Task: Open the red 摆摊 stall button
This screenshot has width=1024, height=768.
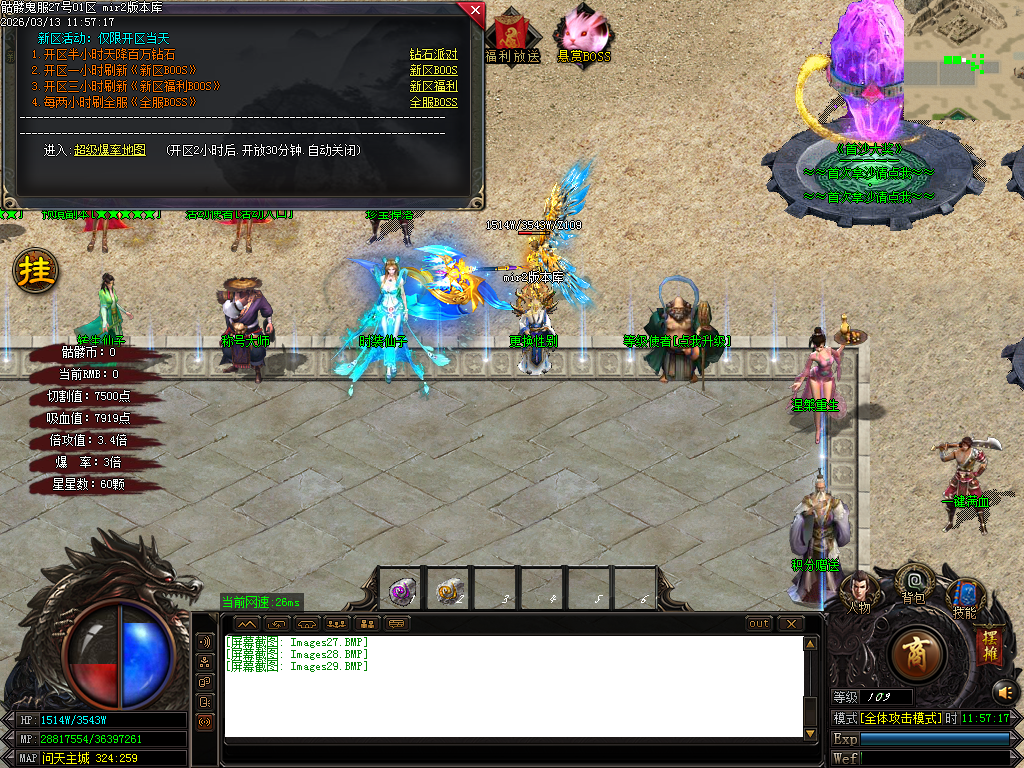Action: [x=989, y=644]
